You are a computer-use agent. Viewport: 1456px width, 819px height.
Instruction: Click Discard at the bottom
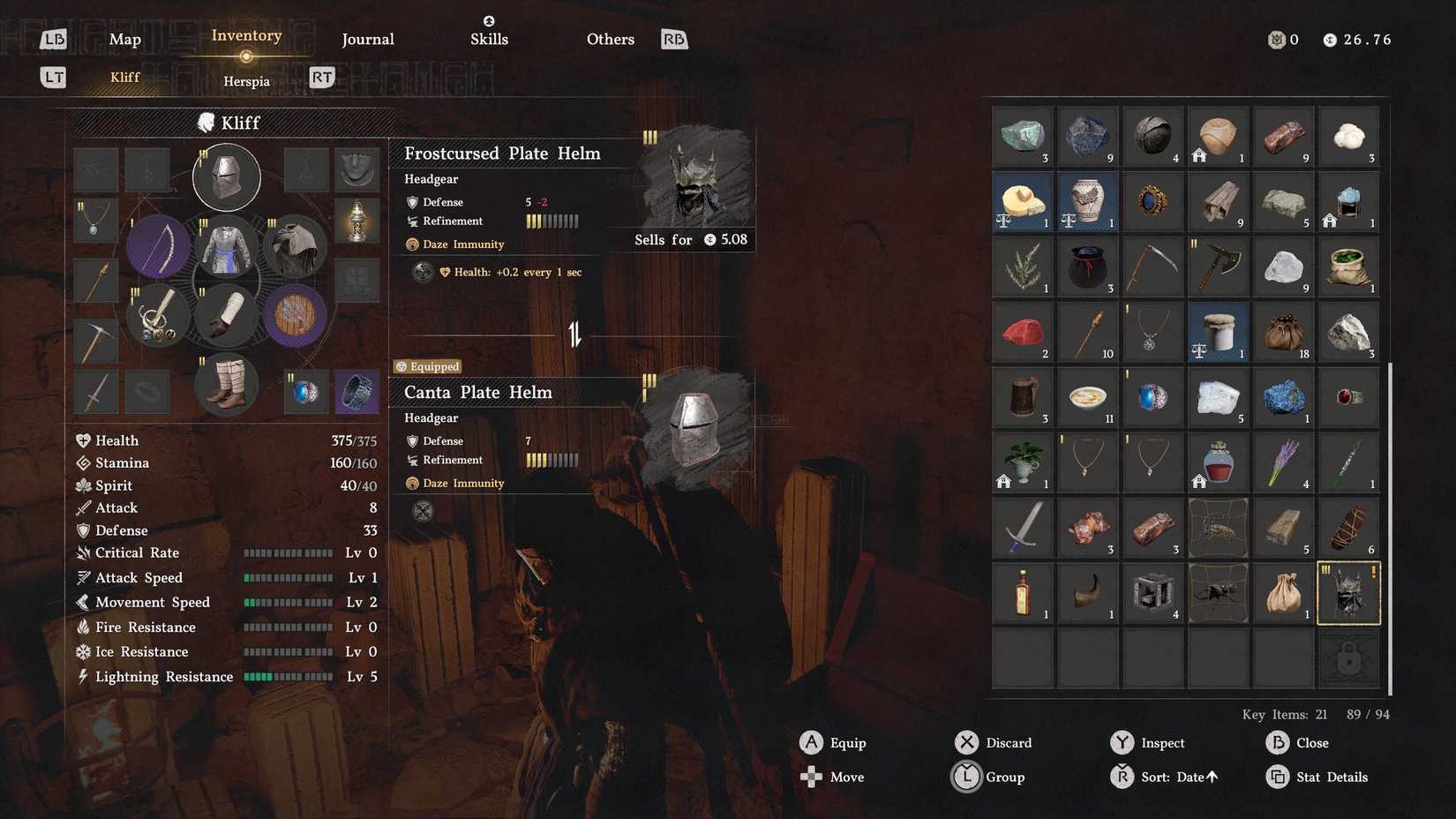tap(1008, 742)
